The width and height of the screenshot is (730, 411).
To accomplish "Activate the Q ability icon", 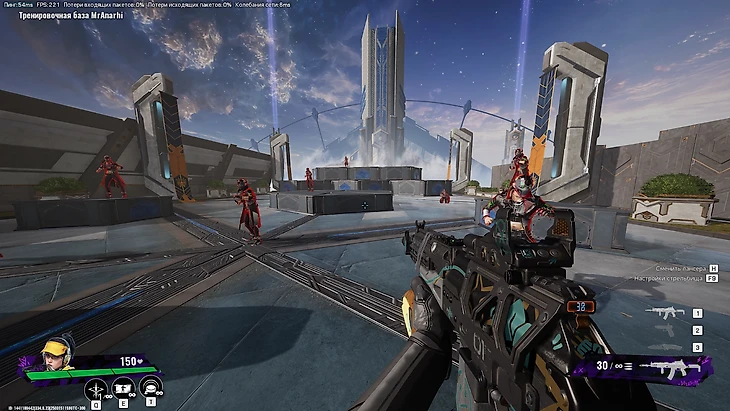I will [97, 389].
